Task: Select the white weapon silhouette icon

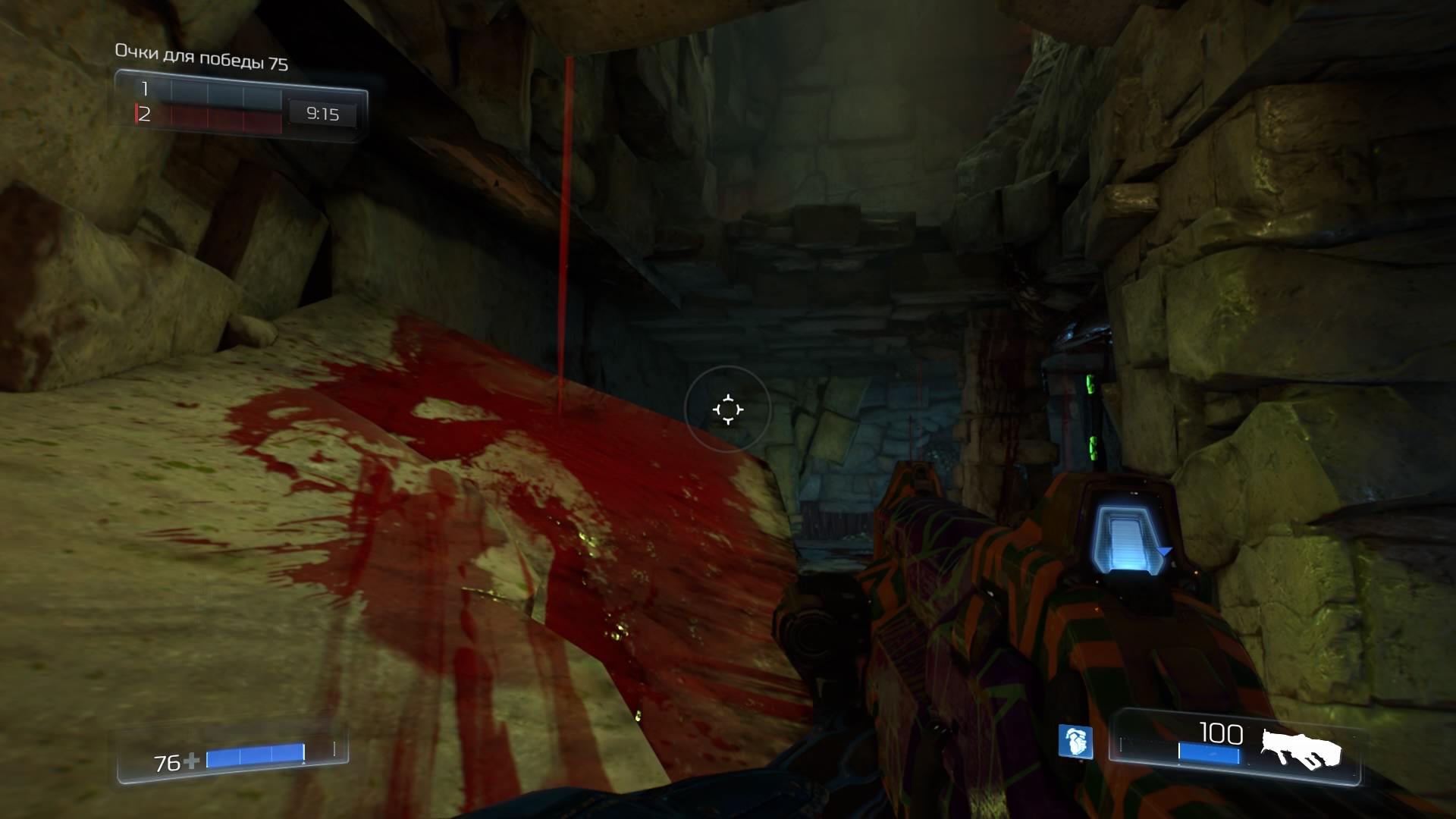Action: click(x=1301, y=749)
